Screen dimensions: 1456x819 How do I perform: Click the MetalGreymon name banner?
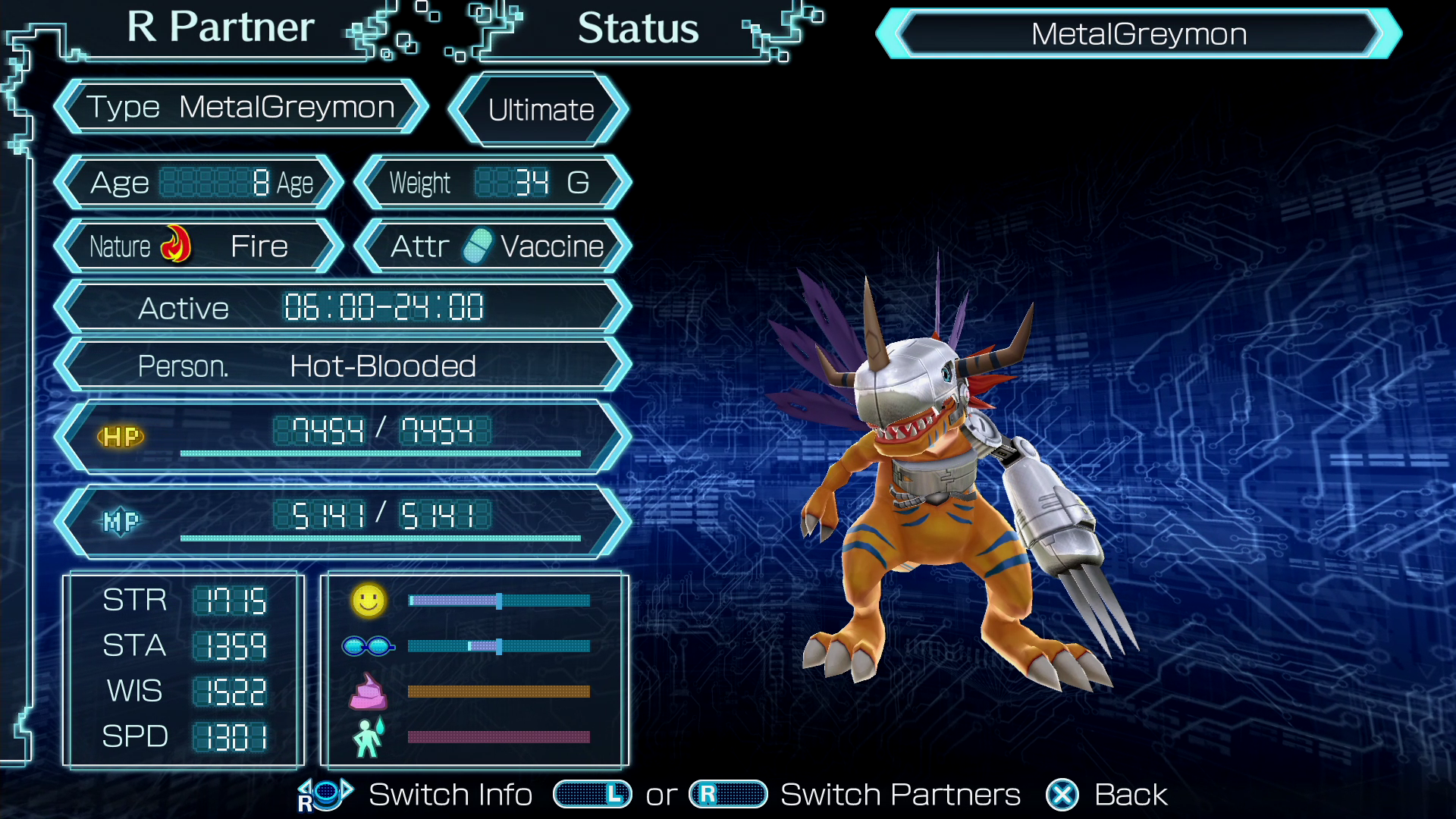pos(1138,34)
